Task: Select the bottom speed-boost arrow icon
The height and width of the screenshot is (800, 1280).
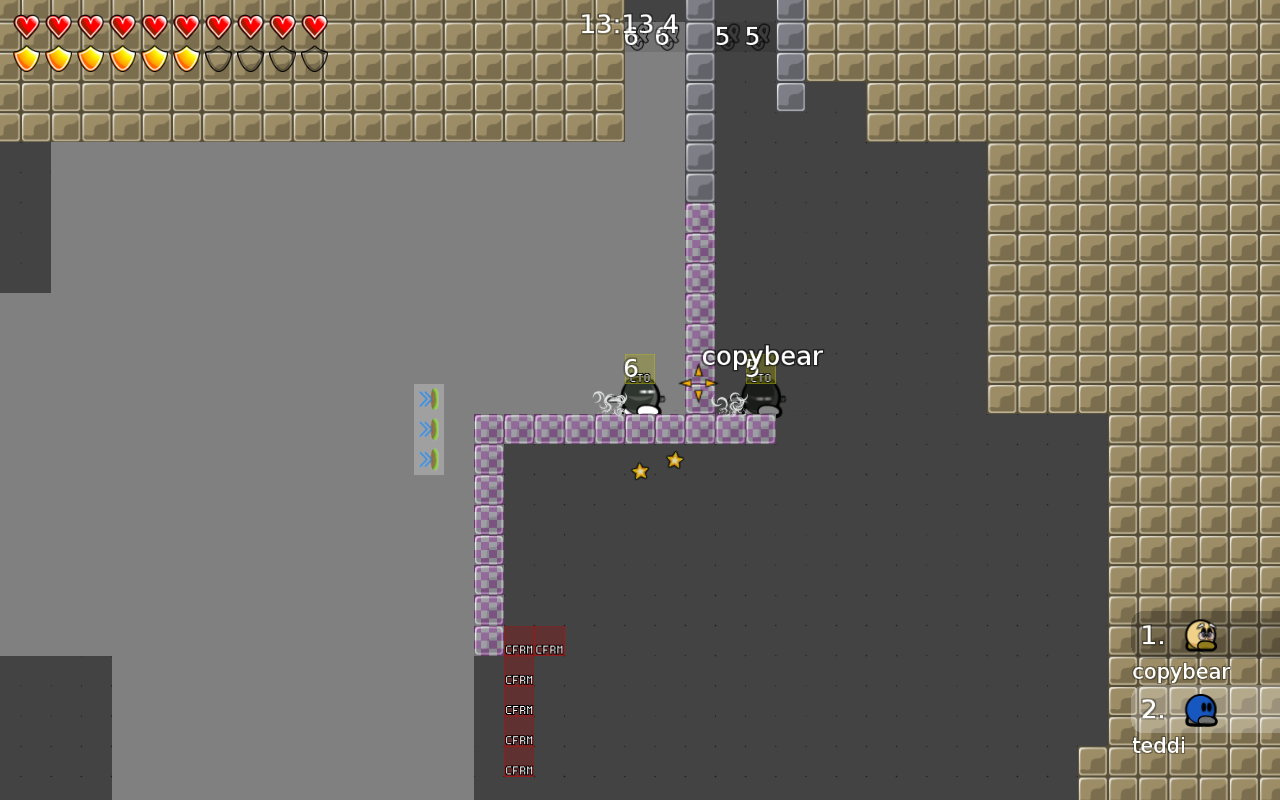Action: [x=429, y=458]
